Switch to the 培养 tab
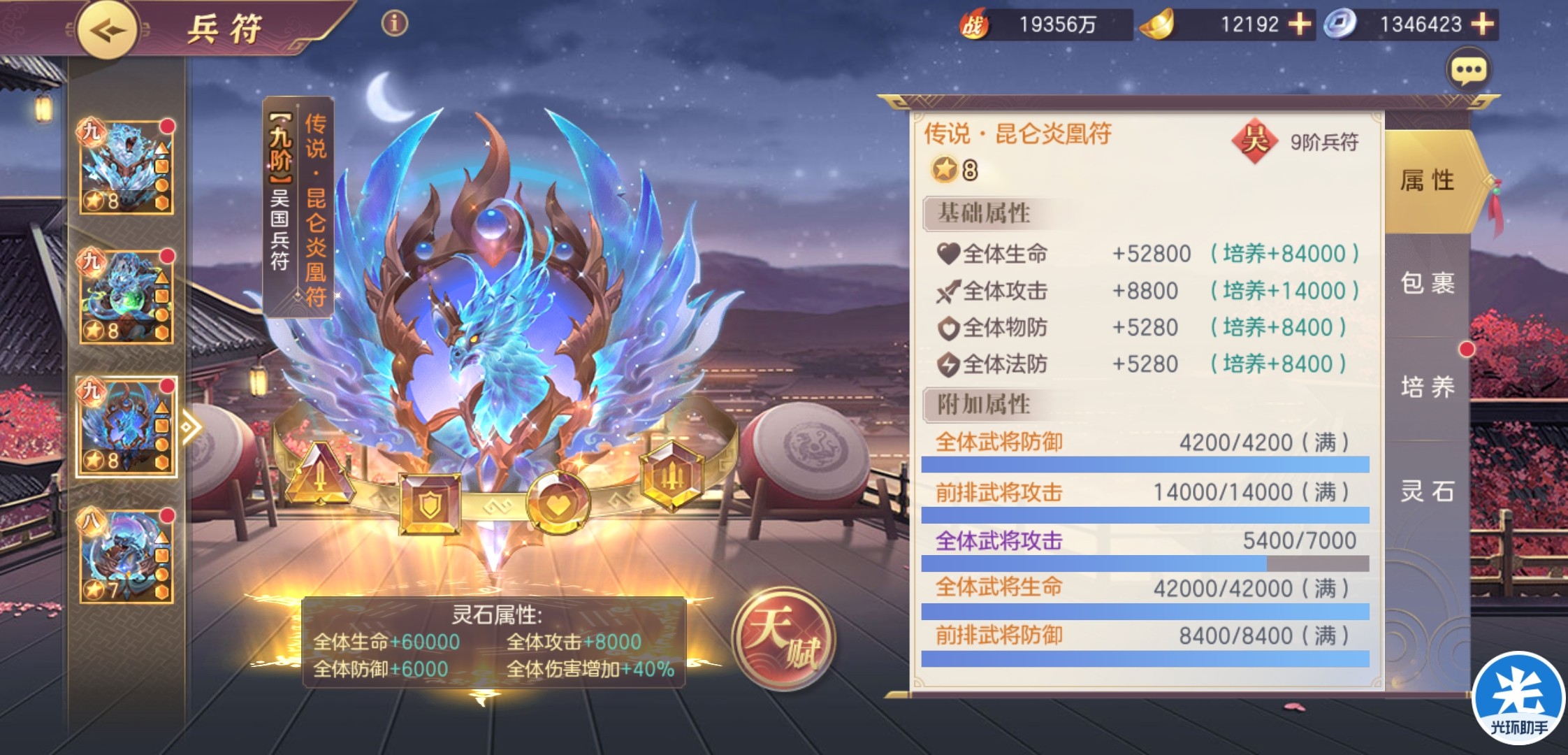Screen dimensions: 1568x755 1427,387
